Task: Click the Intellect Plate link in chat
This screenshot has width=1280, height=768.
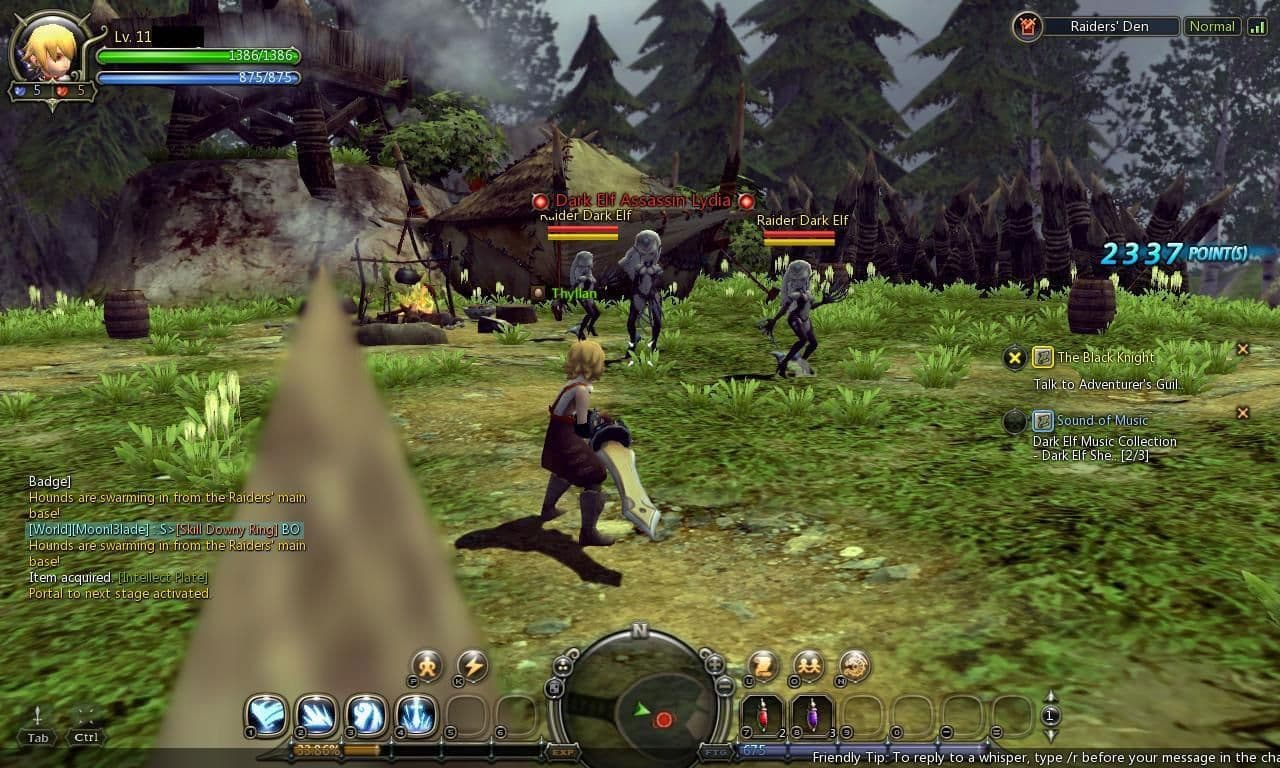Action: [163, 578]
